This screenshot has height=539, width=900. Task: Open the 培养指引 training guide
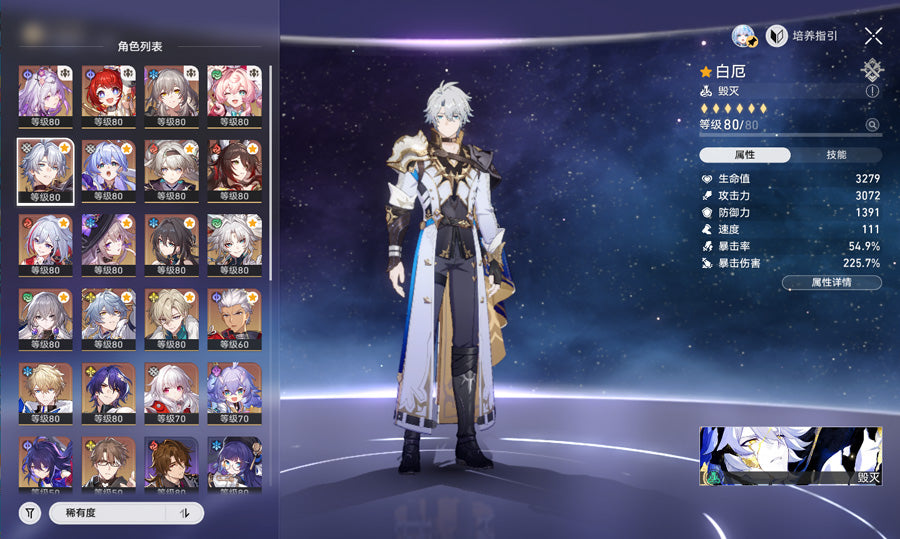click(x=801, y=36)
